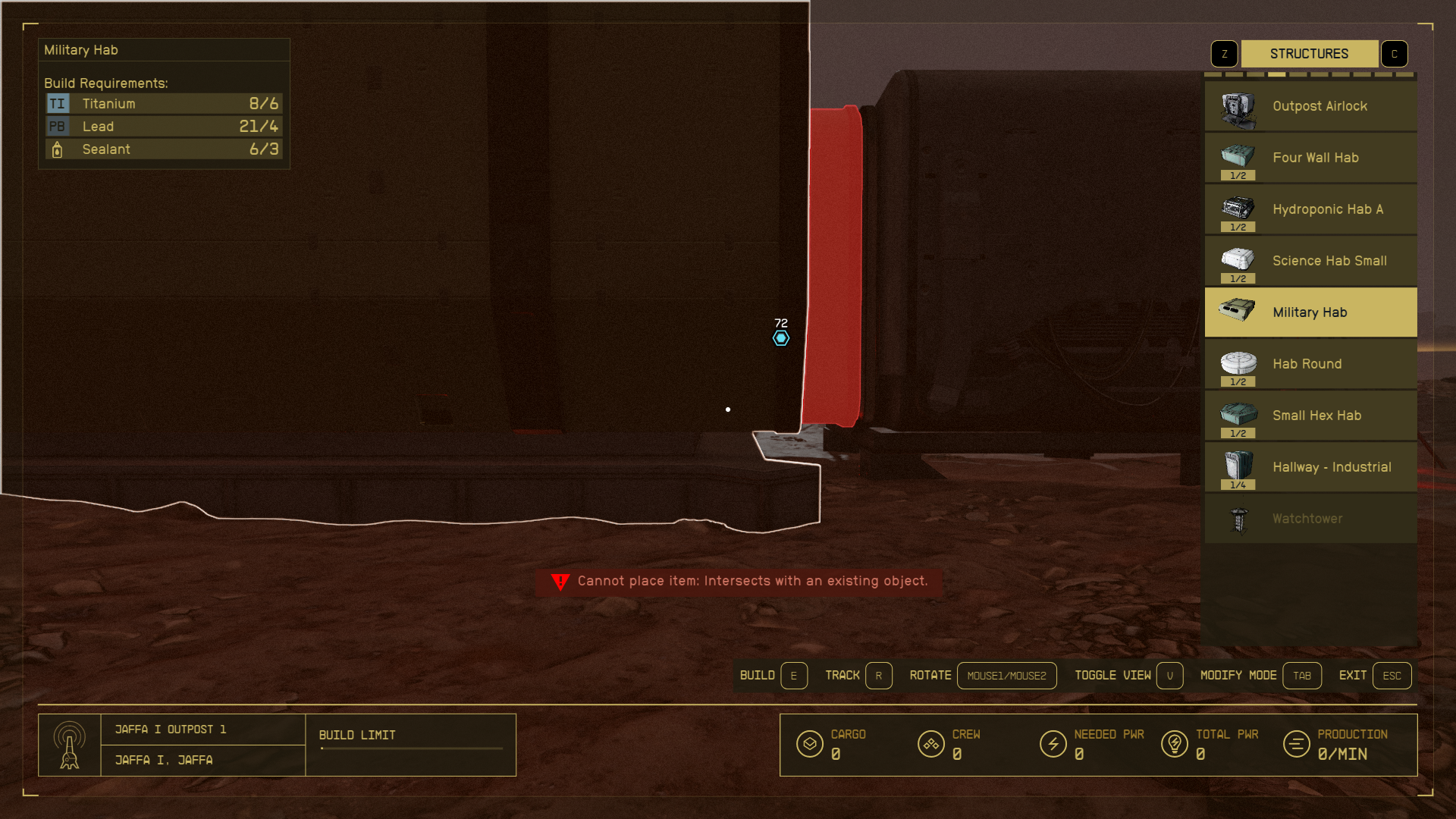Select the Outpost Airlock structure icon
Image resolution: width=1456 pixels, height=819 pixels.
click(x=1237, y=106)
